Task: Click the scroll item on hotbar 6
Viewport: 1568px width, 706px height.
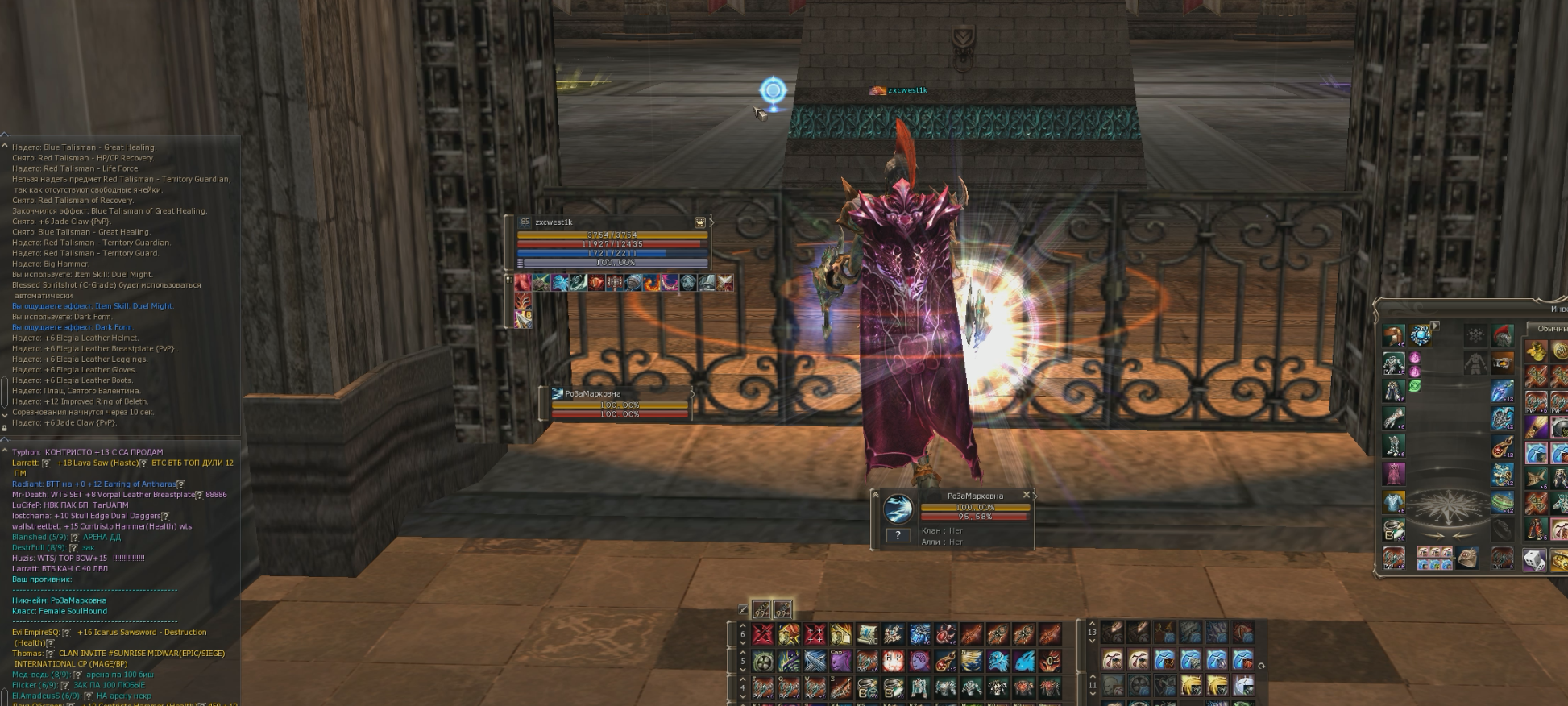Action: [867, 634]
